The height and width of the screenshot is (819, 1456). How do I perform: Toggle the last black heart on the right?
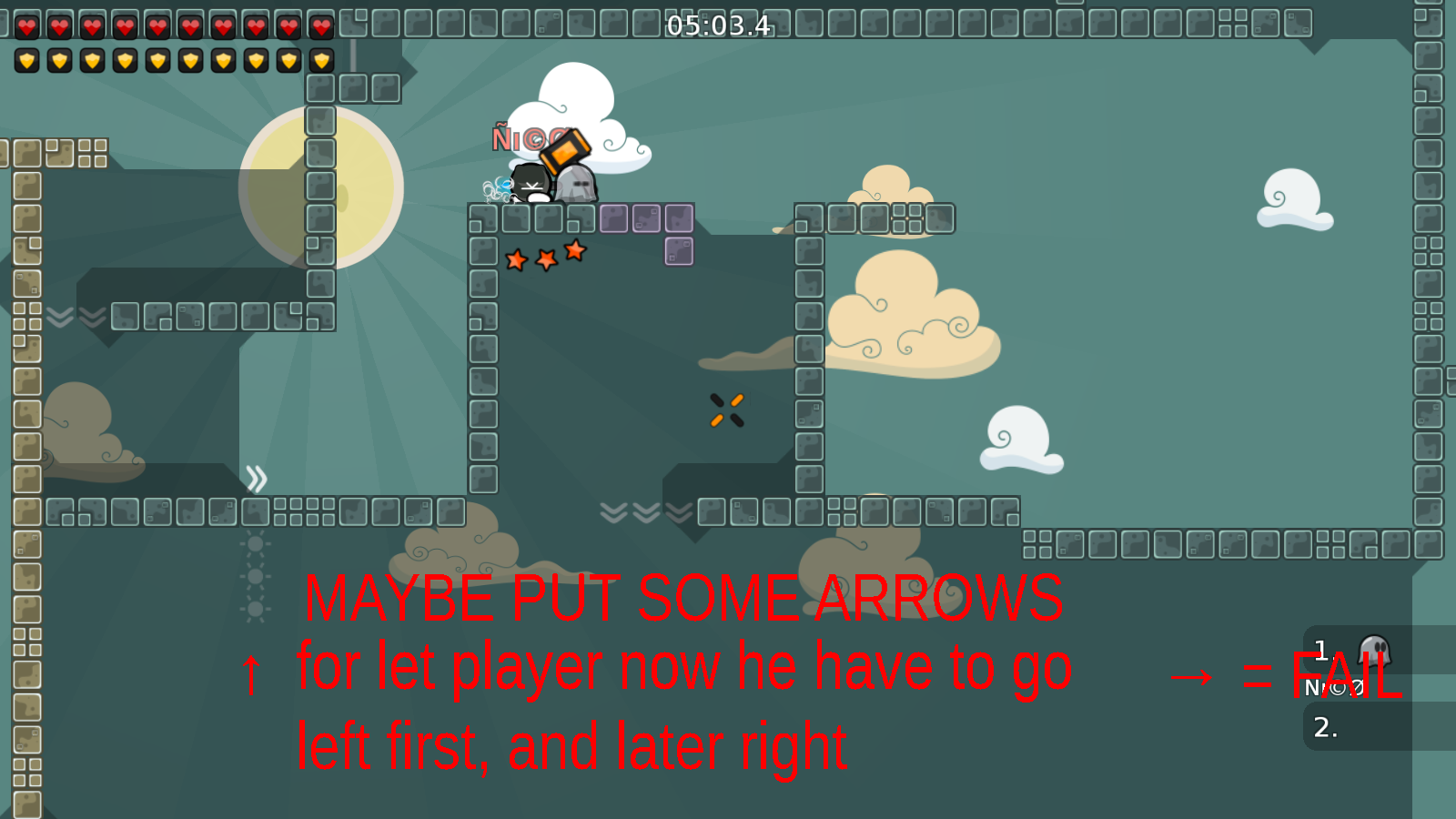click(320, 25)
